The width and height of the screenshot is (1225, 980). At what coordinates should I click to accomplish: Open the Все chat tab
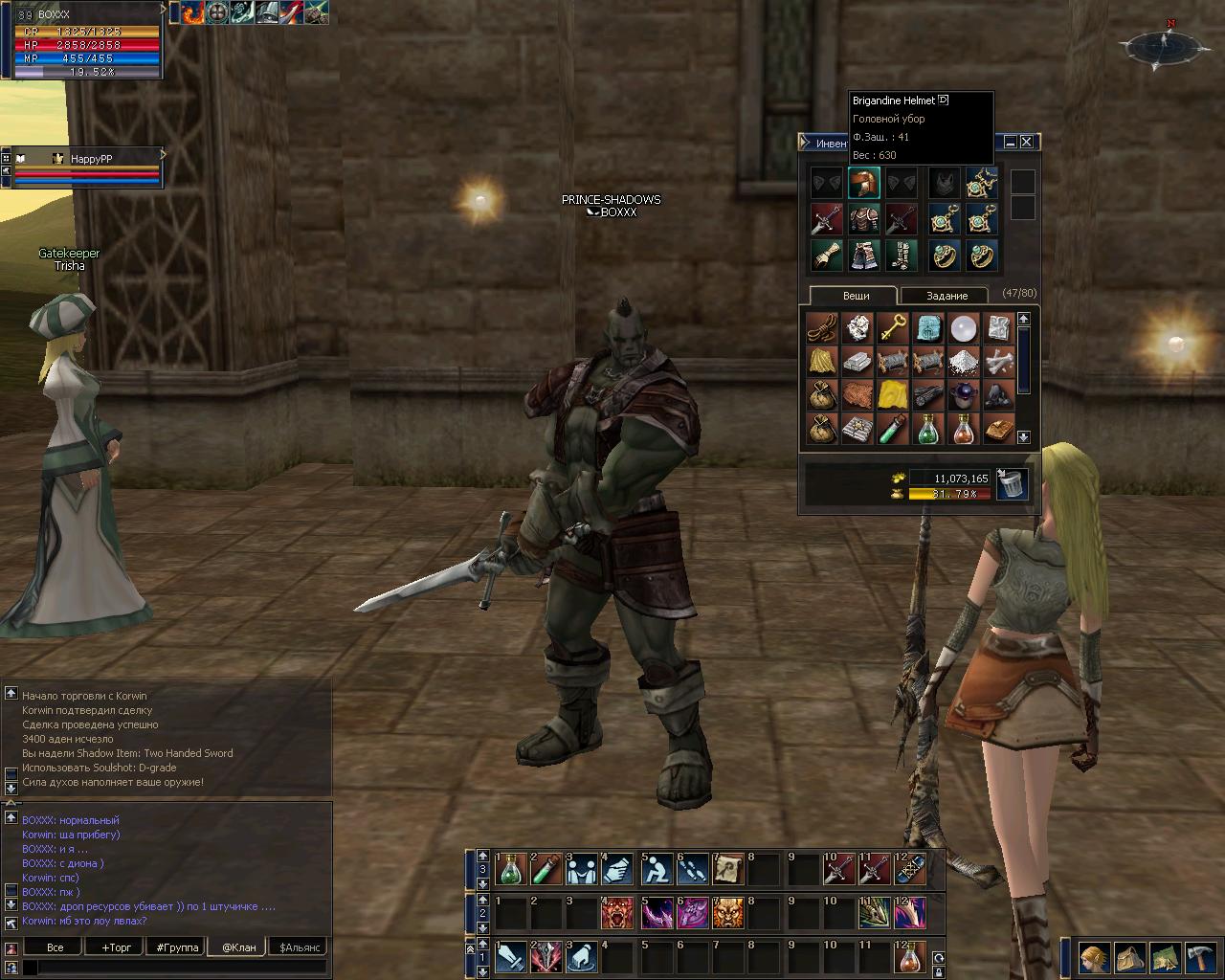56,947
